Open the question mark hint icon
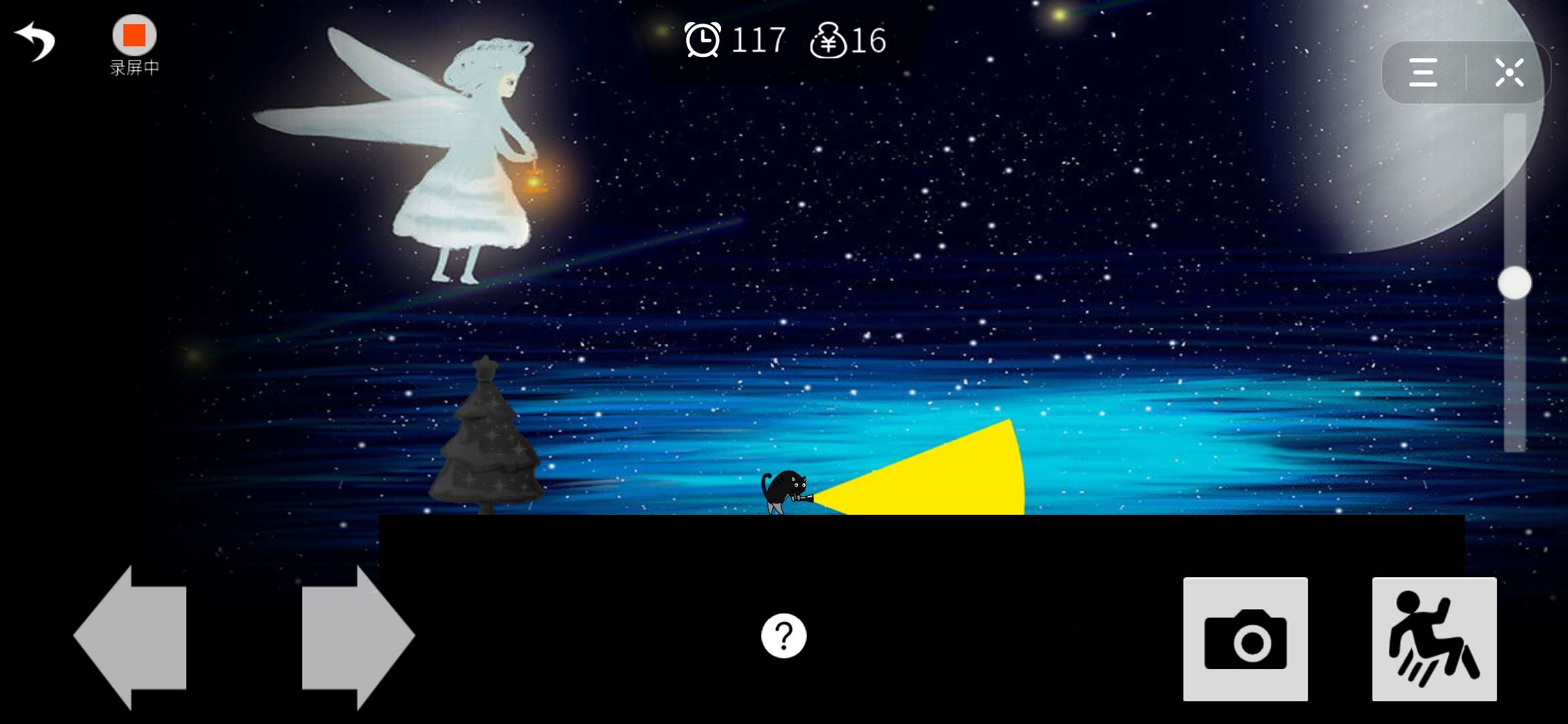Screen dimensions: 1568x724 [x=784, y=636]
